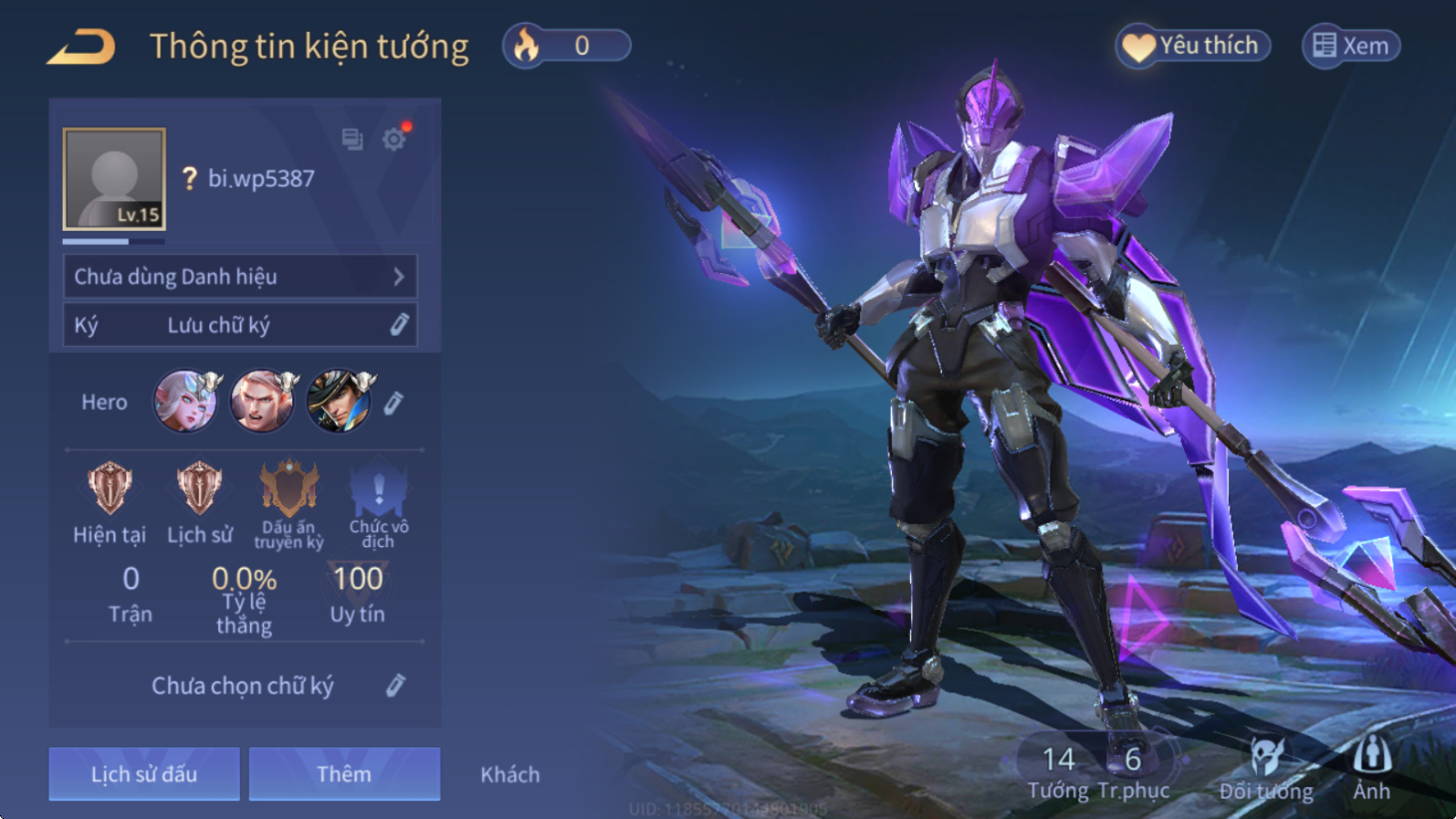Screen dimensions: 1456x819
Task: Go back using the return arrow
Action: [x=81, y=47]
